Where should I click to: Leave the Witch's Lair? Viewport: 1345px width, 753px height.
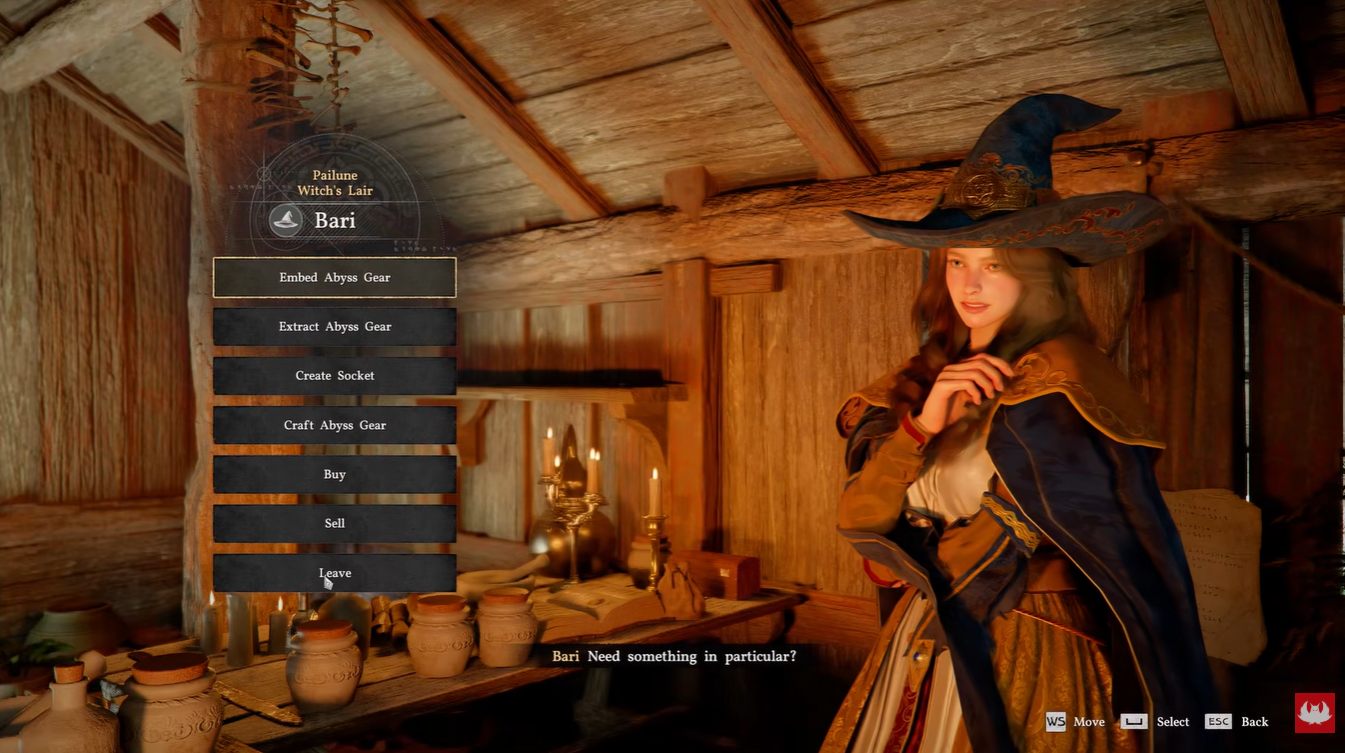(x=334, y=573)
